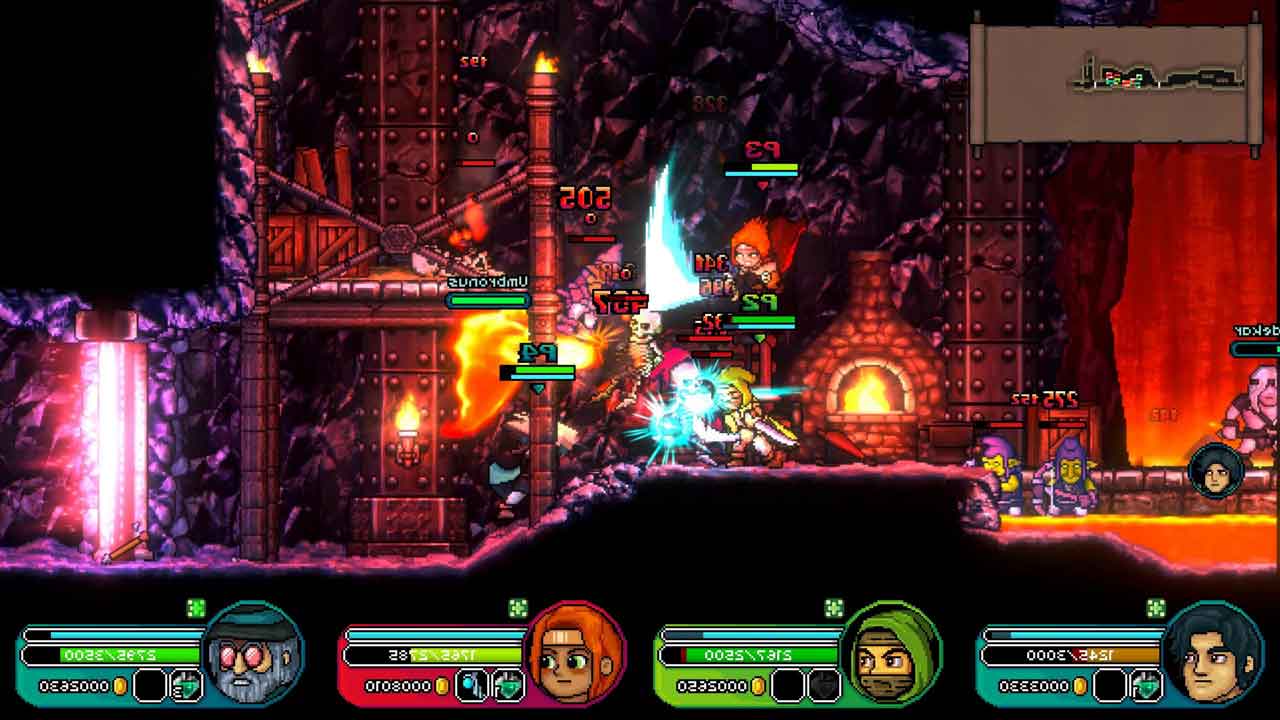Use the dark-haired hero's green gem item
The height and width of the screenshot is (720, 1280).
1144,686
